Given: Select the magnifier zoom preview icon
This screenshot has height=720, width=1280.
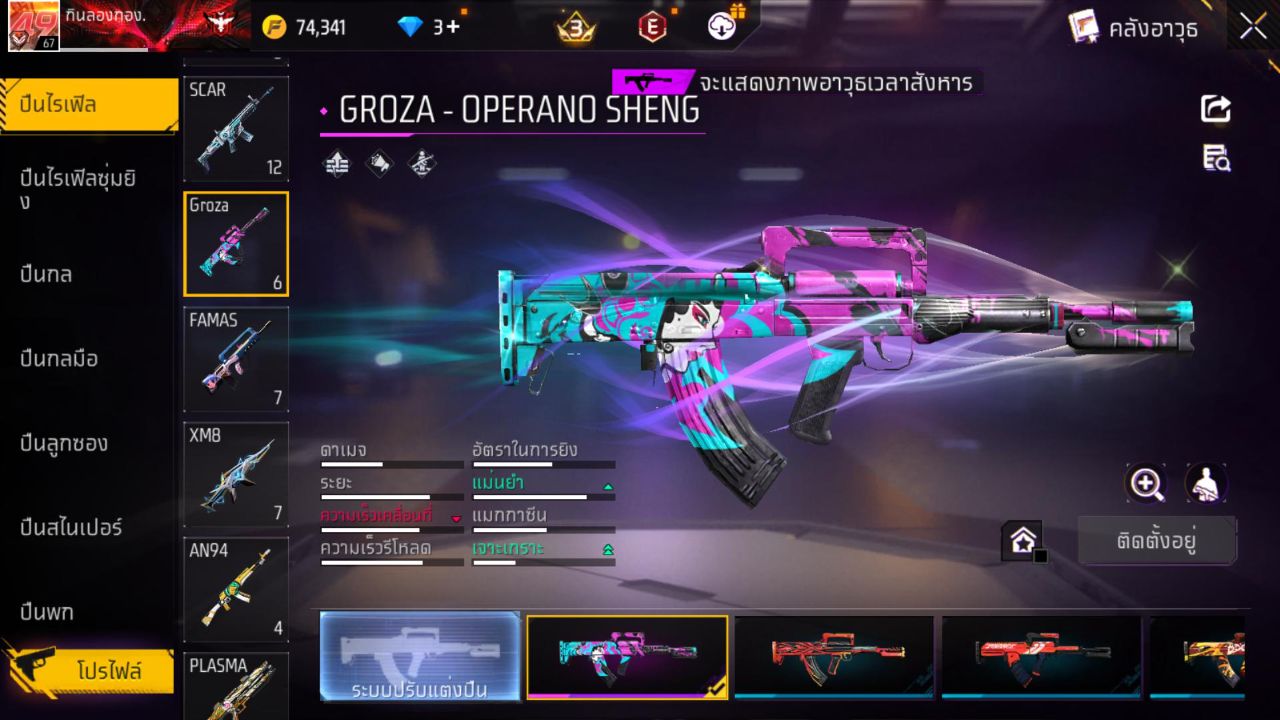Looking at the screenshot, I should (1146, 484).
